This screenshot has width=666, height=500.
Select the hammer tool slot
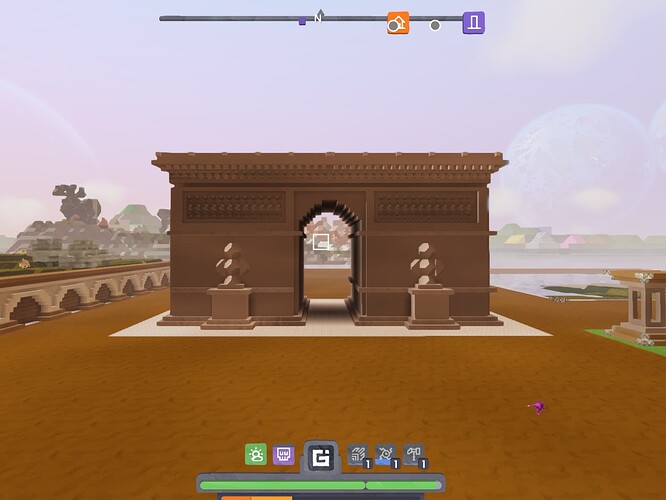click(x=413, y=455)
